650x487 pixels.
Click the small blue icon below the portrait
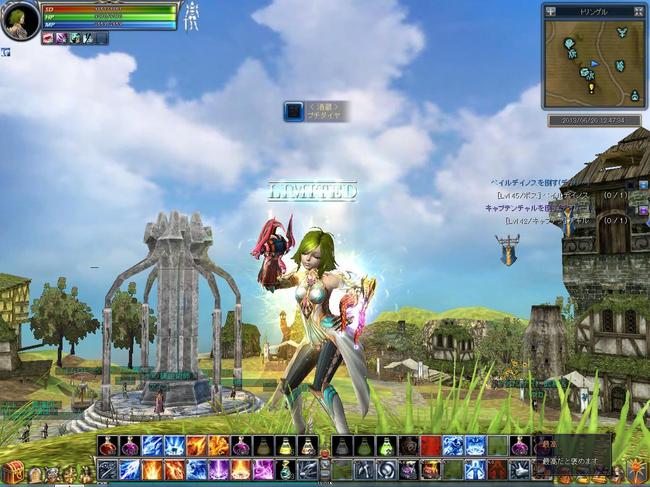5,51
